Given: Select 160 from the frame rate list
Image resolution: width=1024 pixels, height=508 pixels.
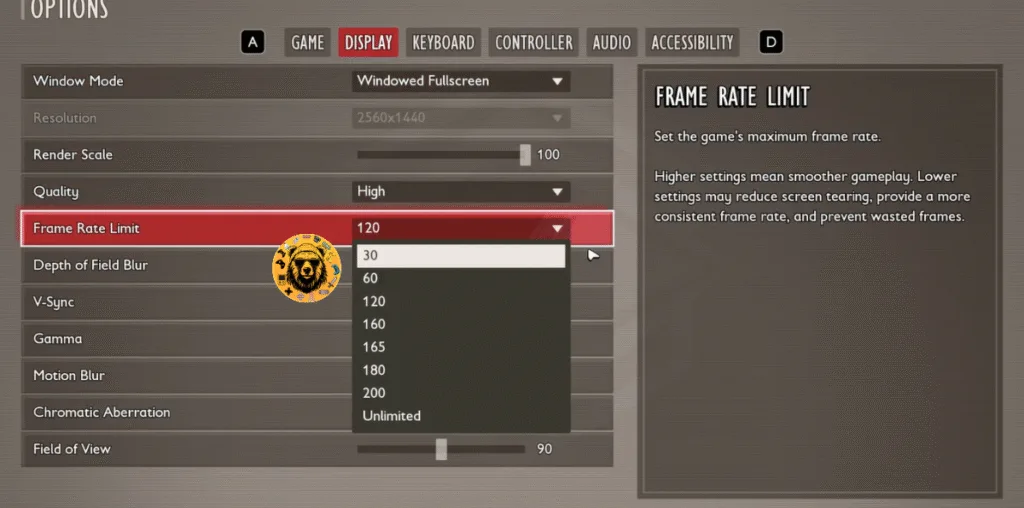Looking at the screenshot, I should [x=461, y=324].
